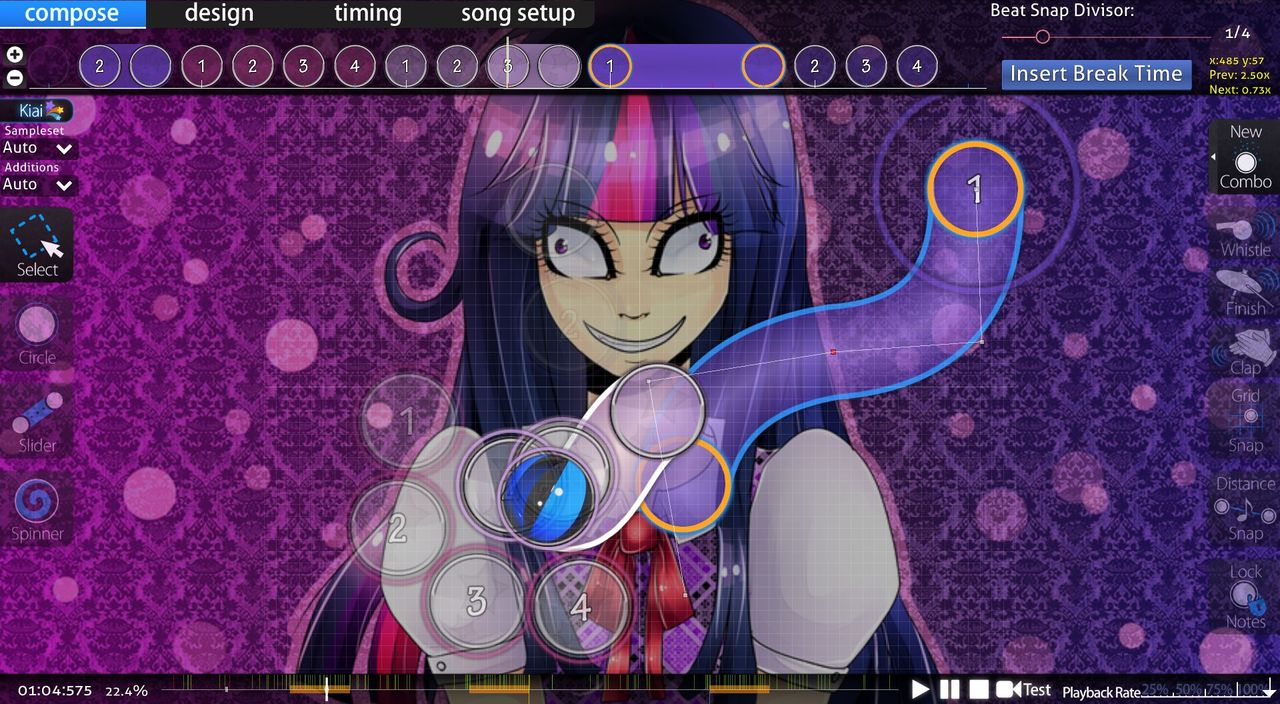The image size is (1280, 704).
Task: Start playback with the play button
Action: [920, 689]
